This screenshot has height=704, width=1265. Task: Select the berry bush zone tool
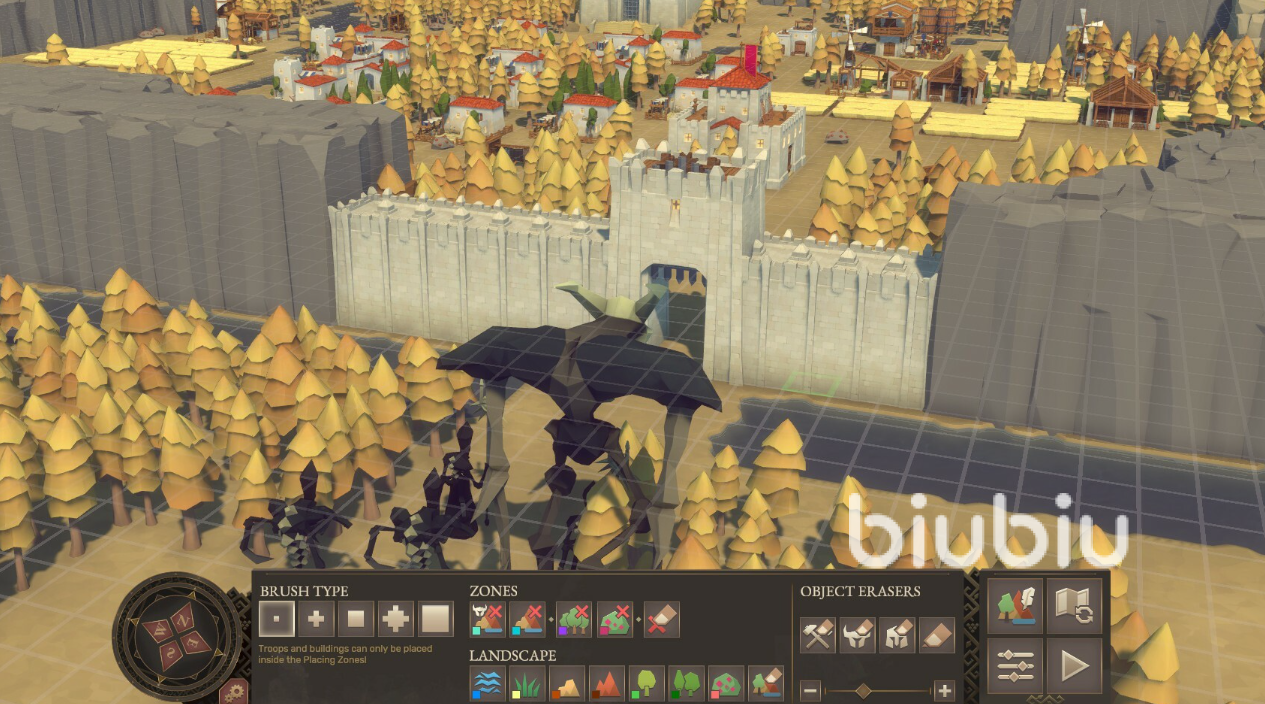tap(616, 620)
